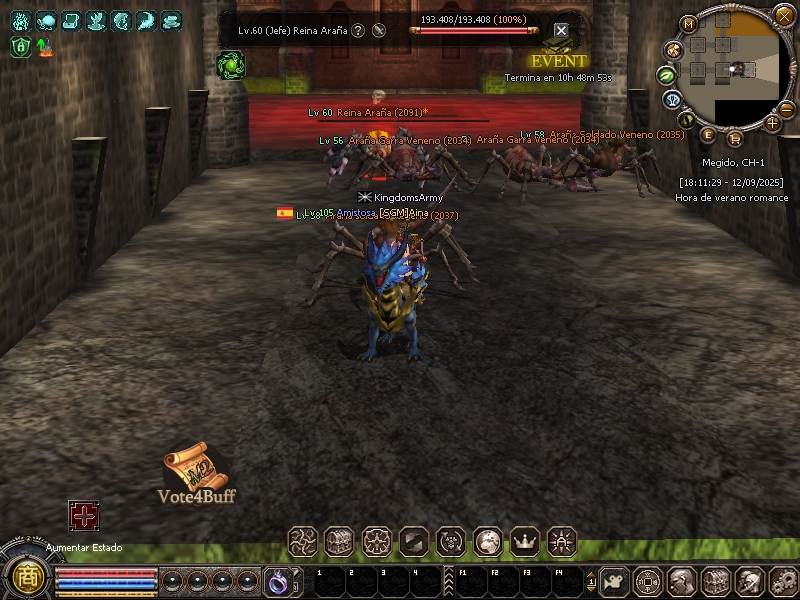The image size is (800, 600).
Task: Open the Vote4Buff scroll
Action: click(x=193, y=468)
